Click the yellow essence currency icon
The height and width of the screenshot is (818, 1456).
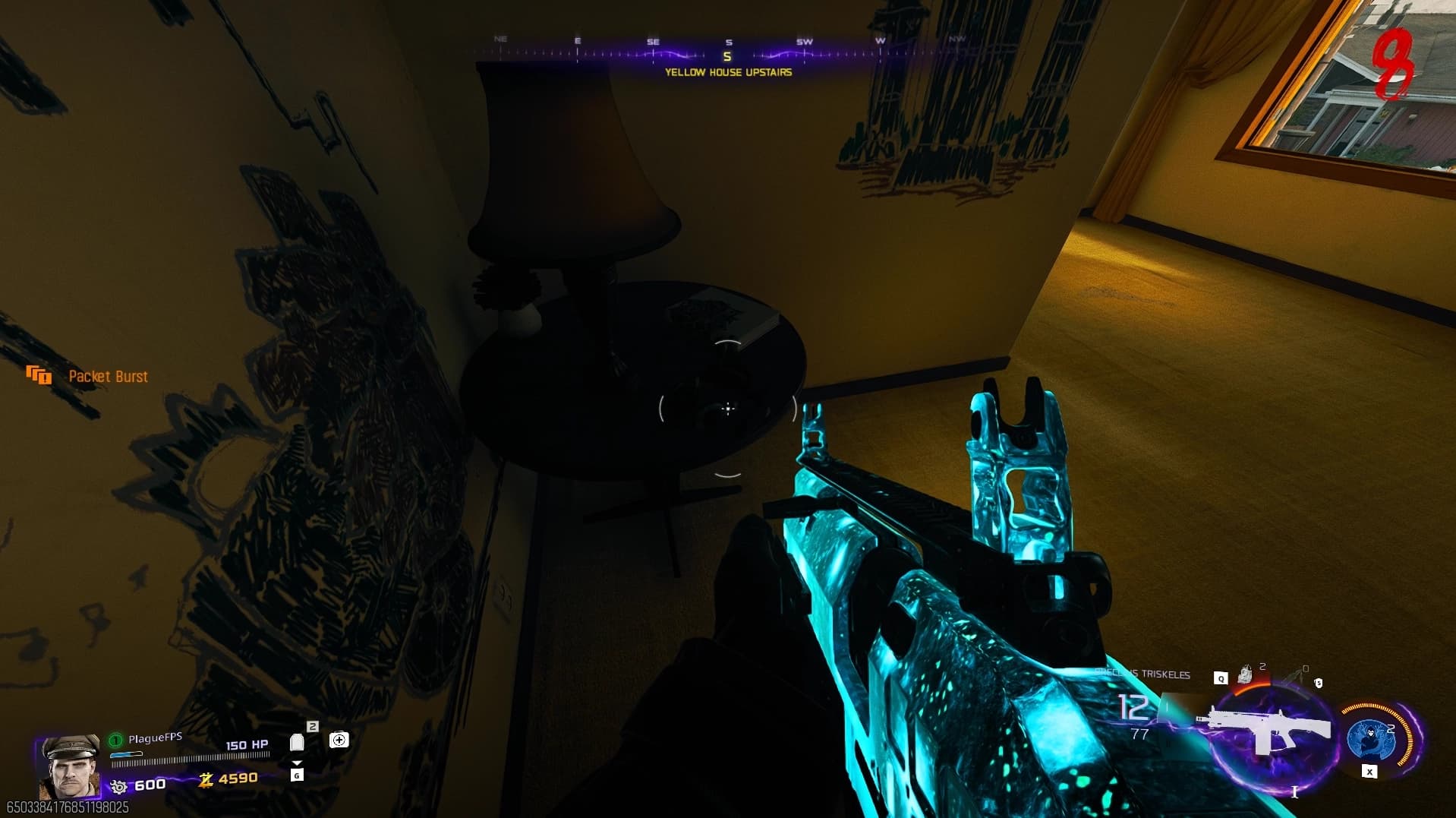pos(205,779)
